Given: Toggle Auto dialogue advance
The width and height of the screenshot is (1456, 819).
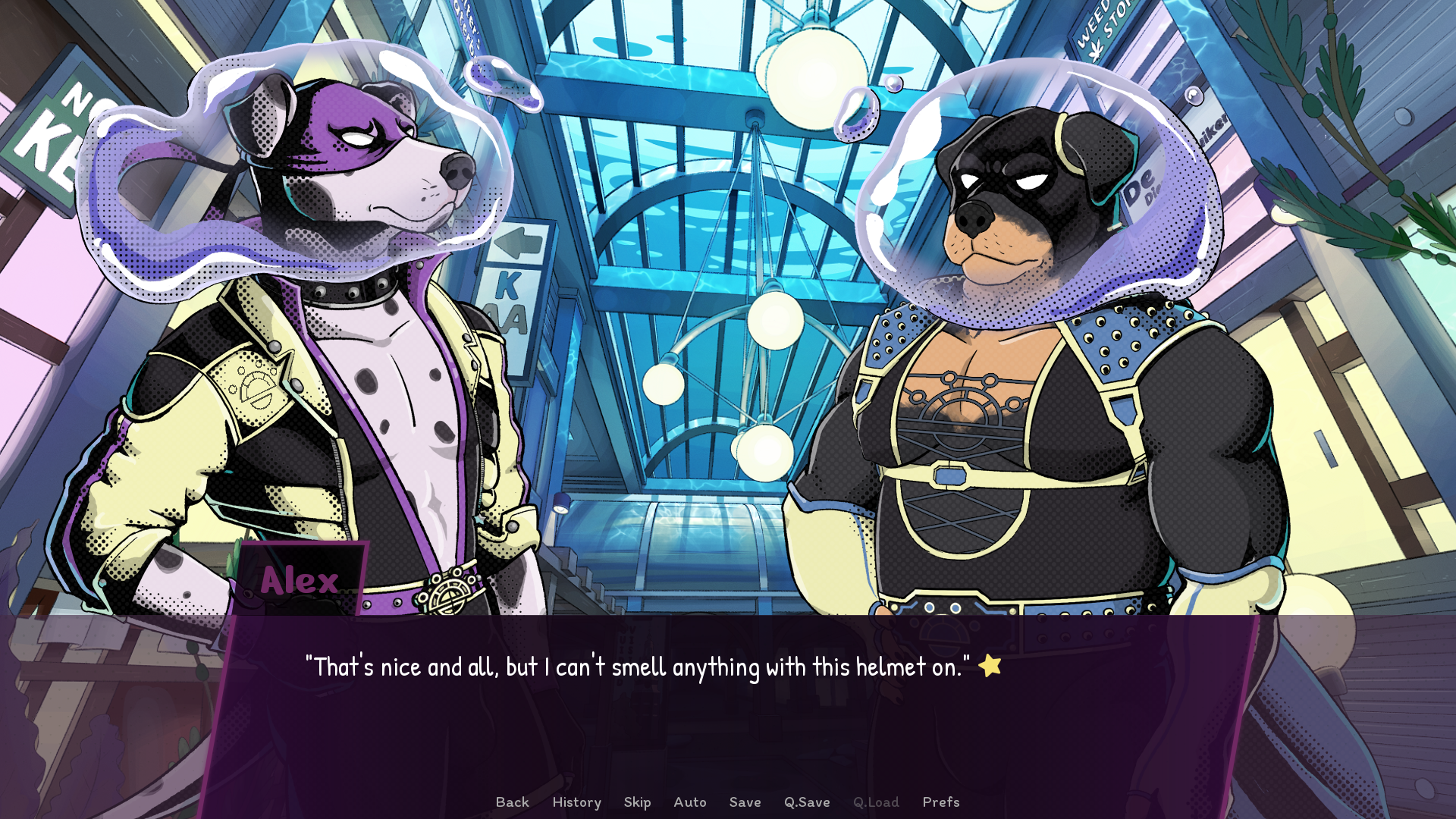Looking at the screenshot, I should 689,802.
